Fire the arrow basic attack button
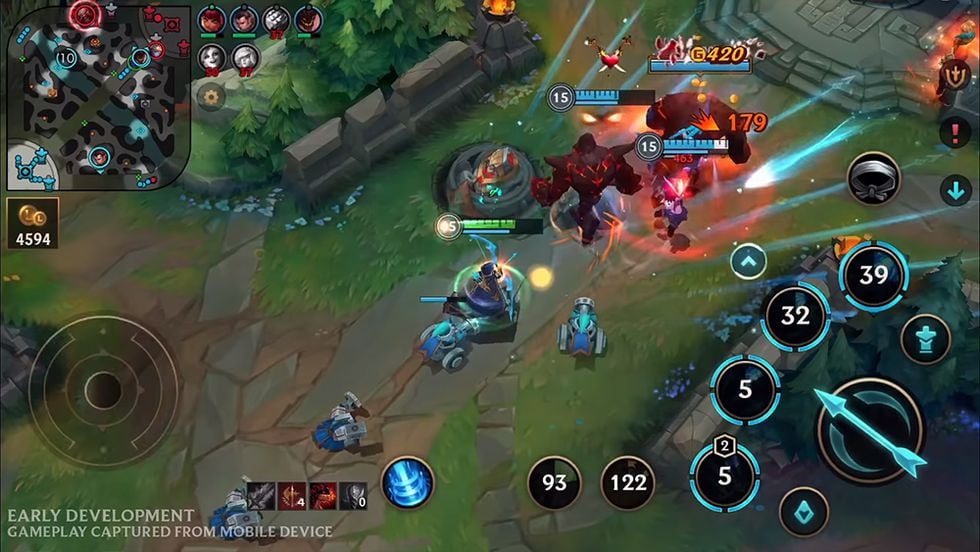The width and height of the screenshot is (980, 552). (869, 431)
